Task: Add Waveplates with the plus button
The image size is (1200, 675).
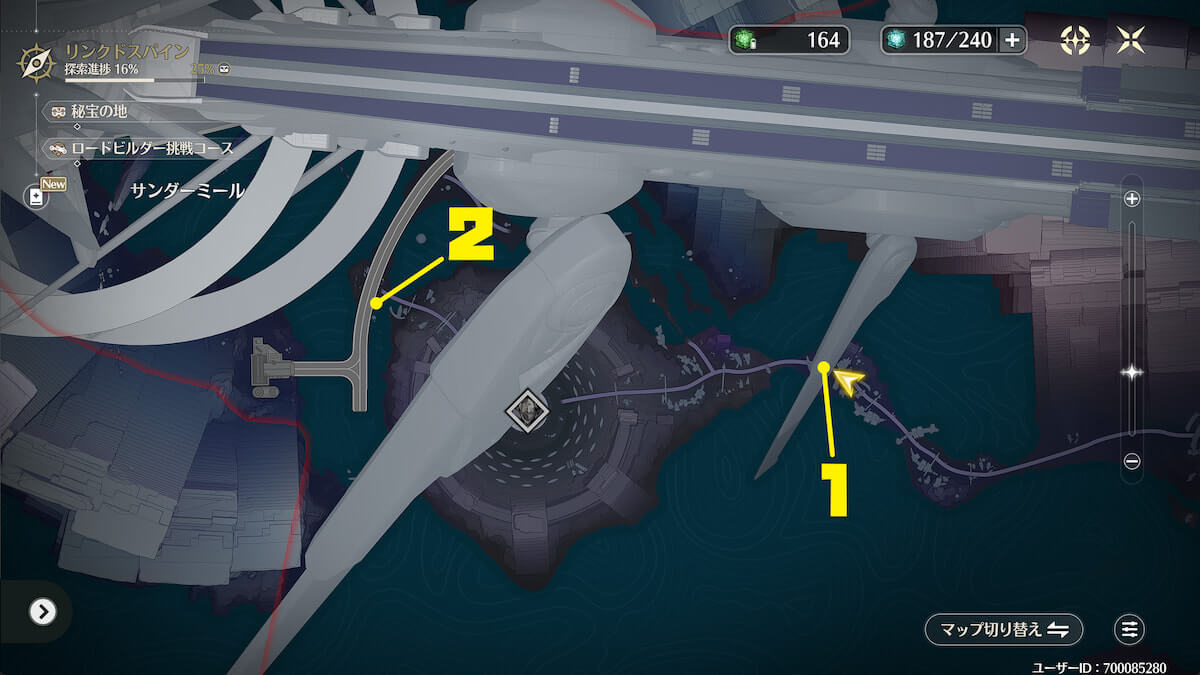Action: coord(1012,40)
